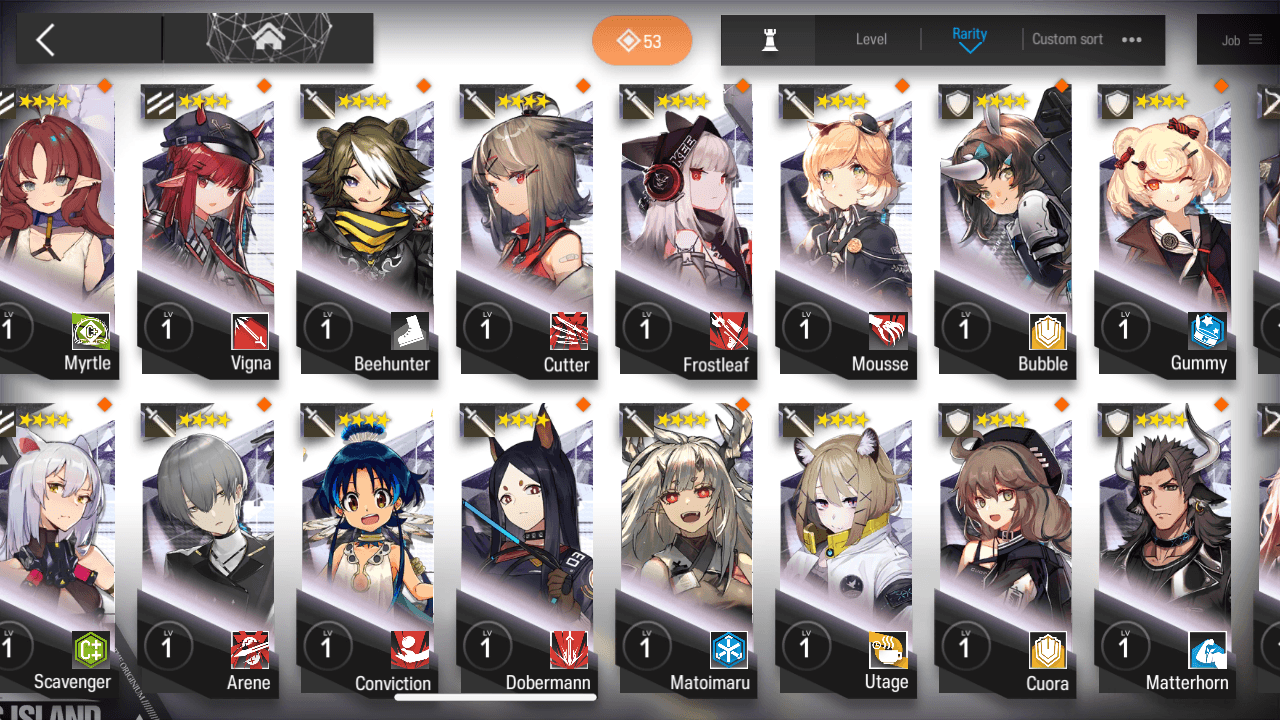Open the Conviction operator card
1280x720 pixels.
(x=366, y=550)
